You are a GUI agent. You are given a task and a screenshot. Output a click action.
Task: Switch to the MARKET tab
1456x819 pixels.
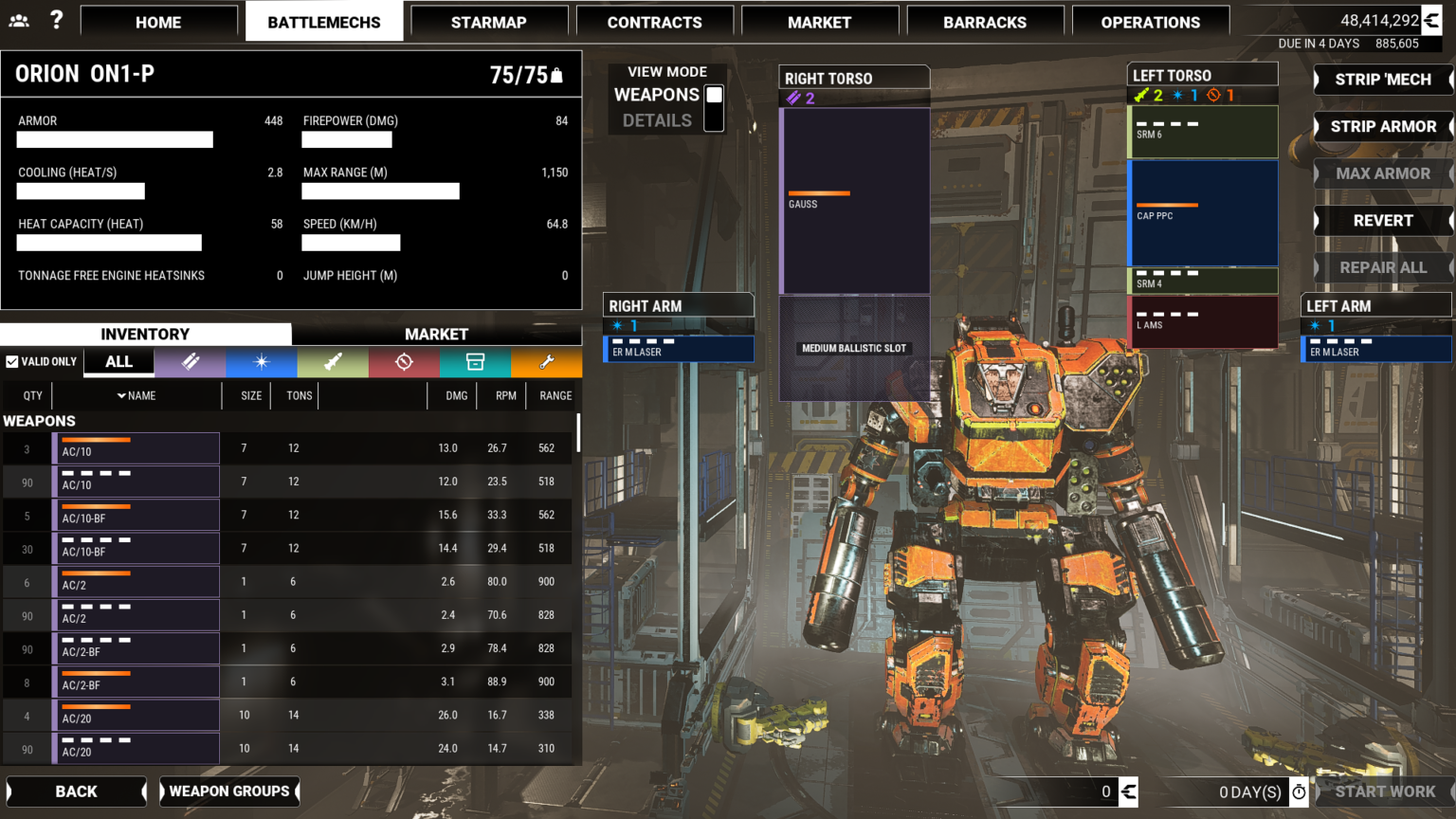(437, 334)
